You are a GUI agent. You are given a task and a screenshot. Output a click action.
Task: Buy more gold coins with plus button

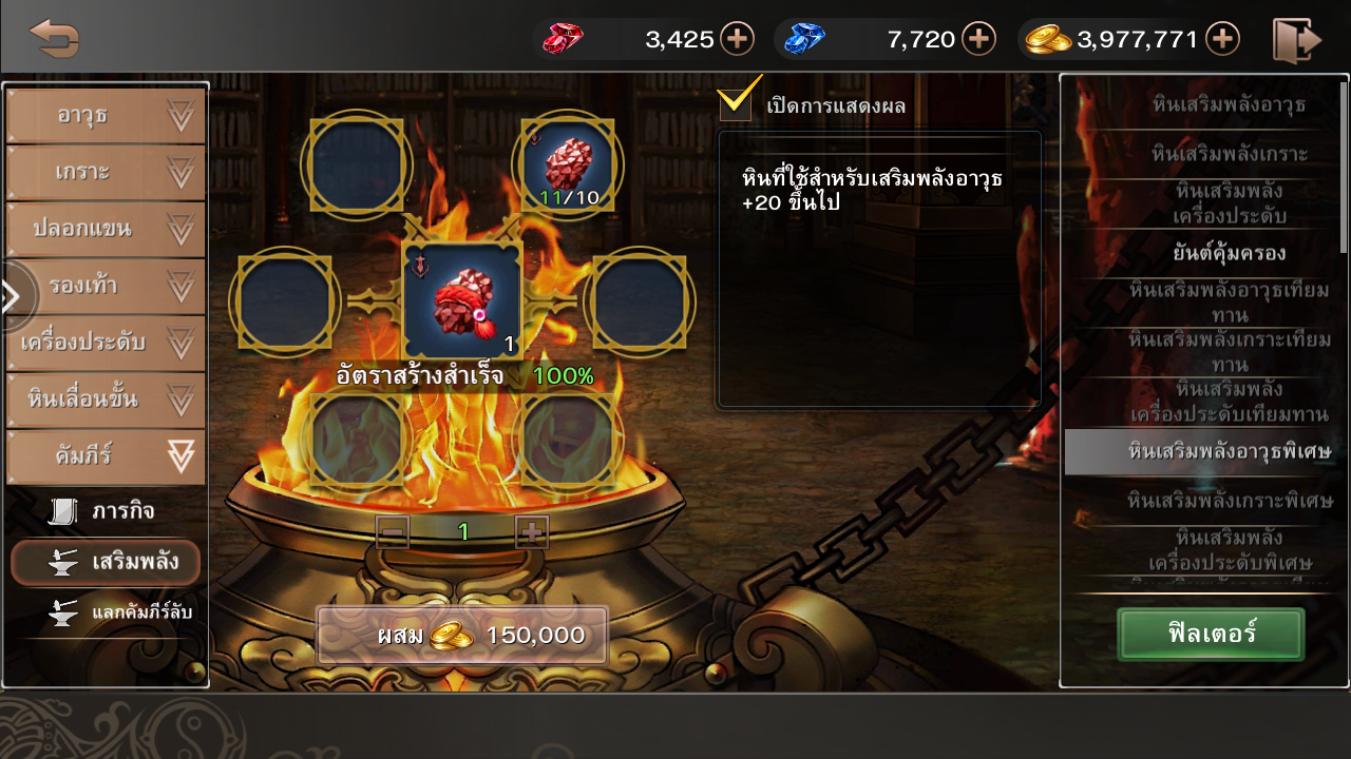click(1222, 39)
